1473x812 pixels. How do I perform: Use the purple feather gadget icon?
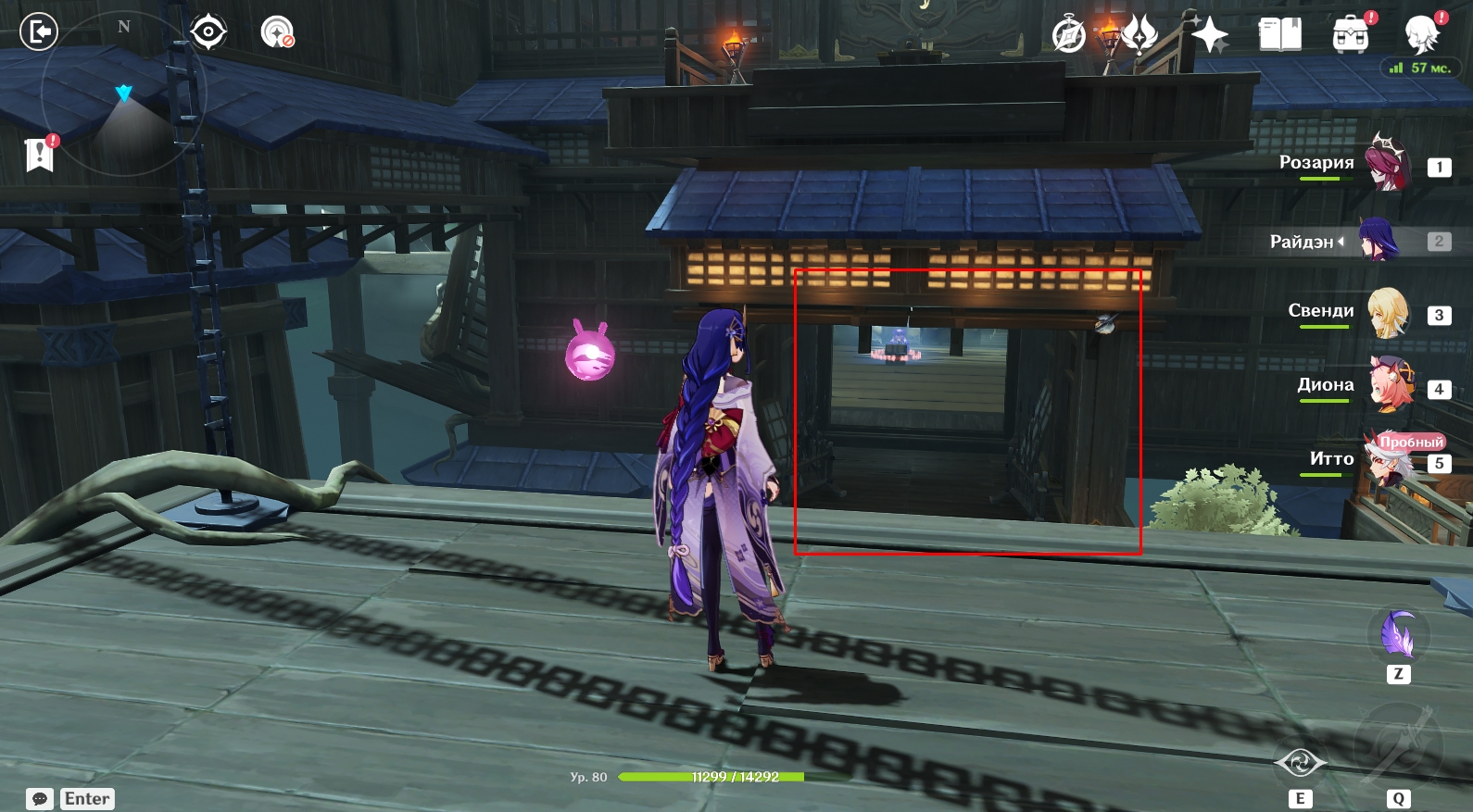coord(1398,636)
